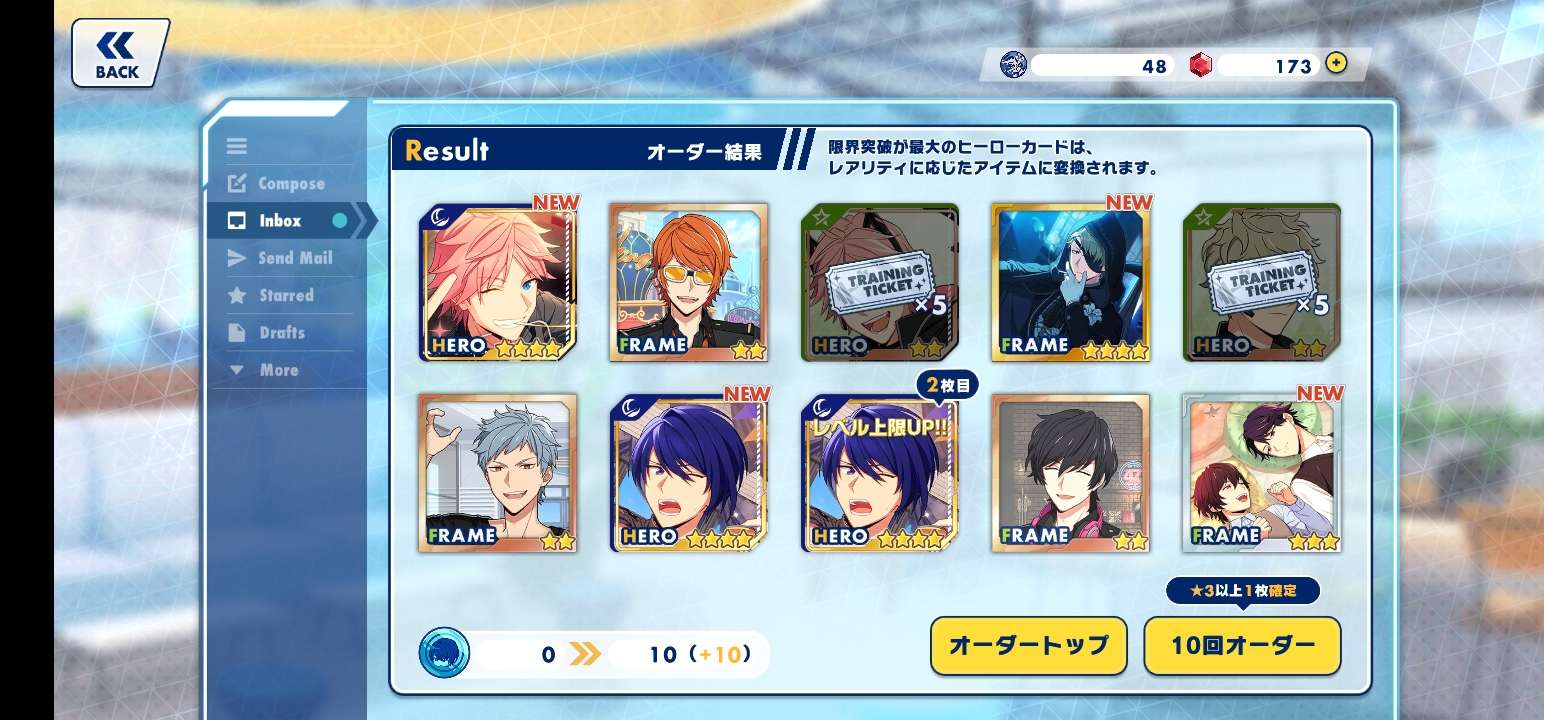The image size is (1544, 720).
Task: Select the three-star two-character FRAME card
Action: pyautogui.click(x=1262, y=473)
